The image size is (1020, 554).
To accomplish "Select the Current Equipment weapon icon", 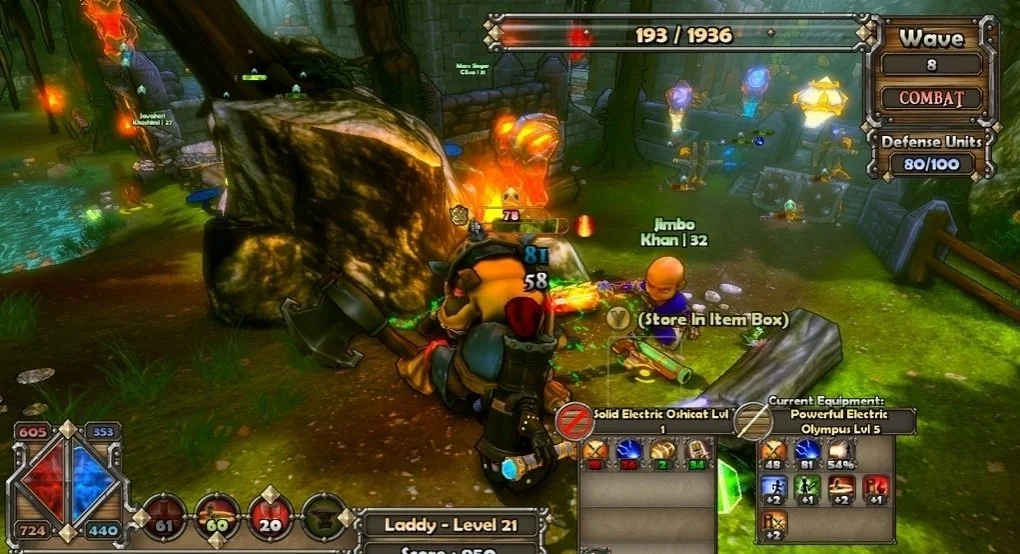I will [x=752, y=422].
